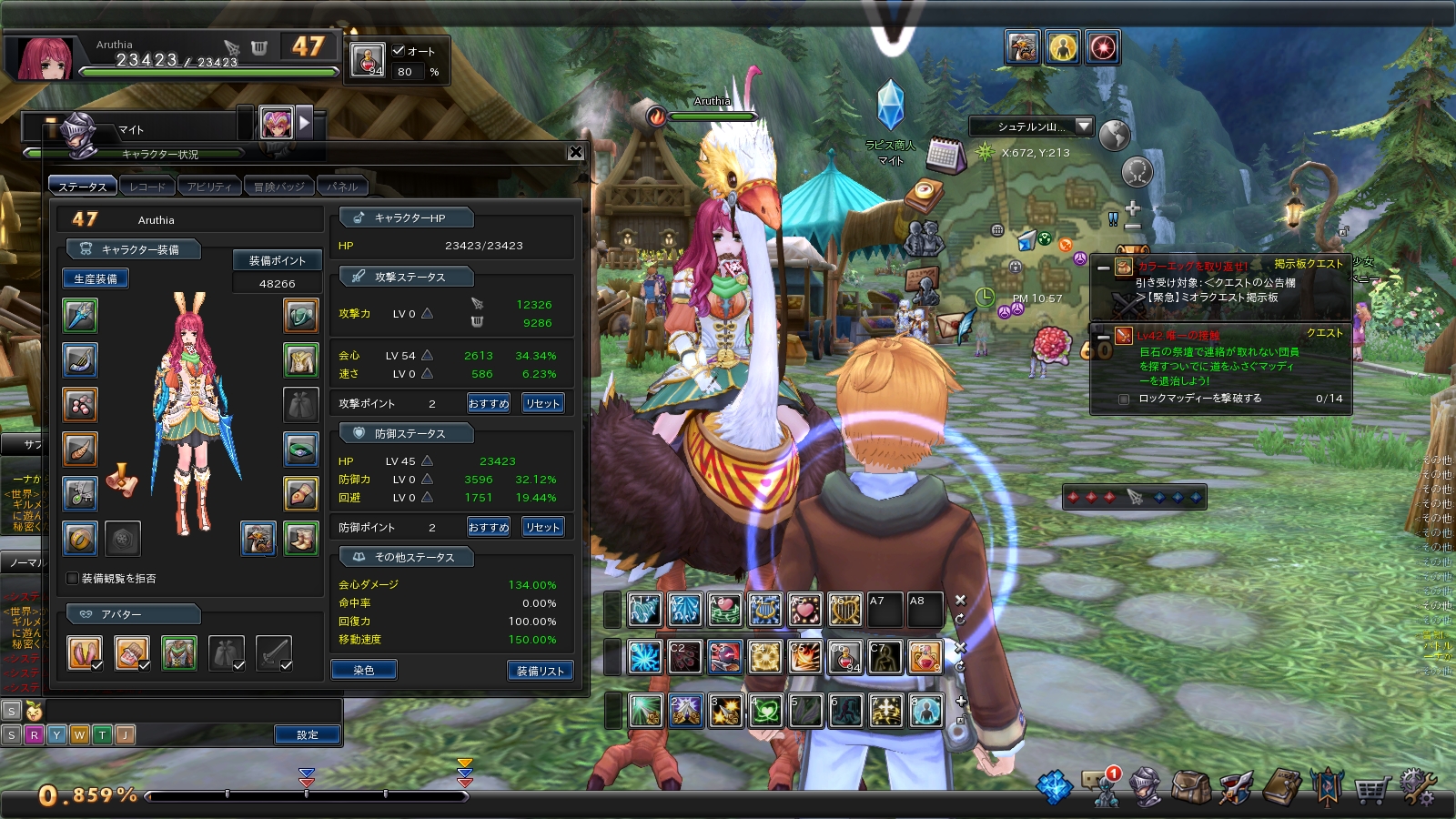The width and height of the screenshot is (1456, 819).
Task: Reset the 攻撃ポイント with リセット
Action: click(x=542, y=403)
